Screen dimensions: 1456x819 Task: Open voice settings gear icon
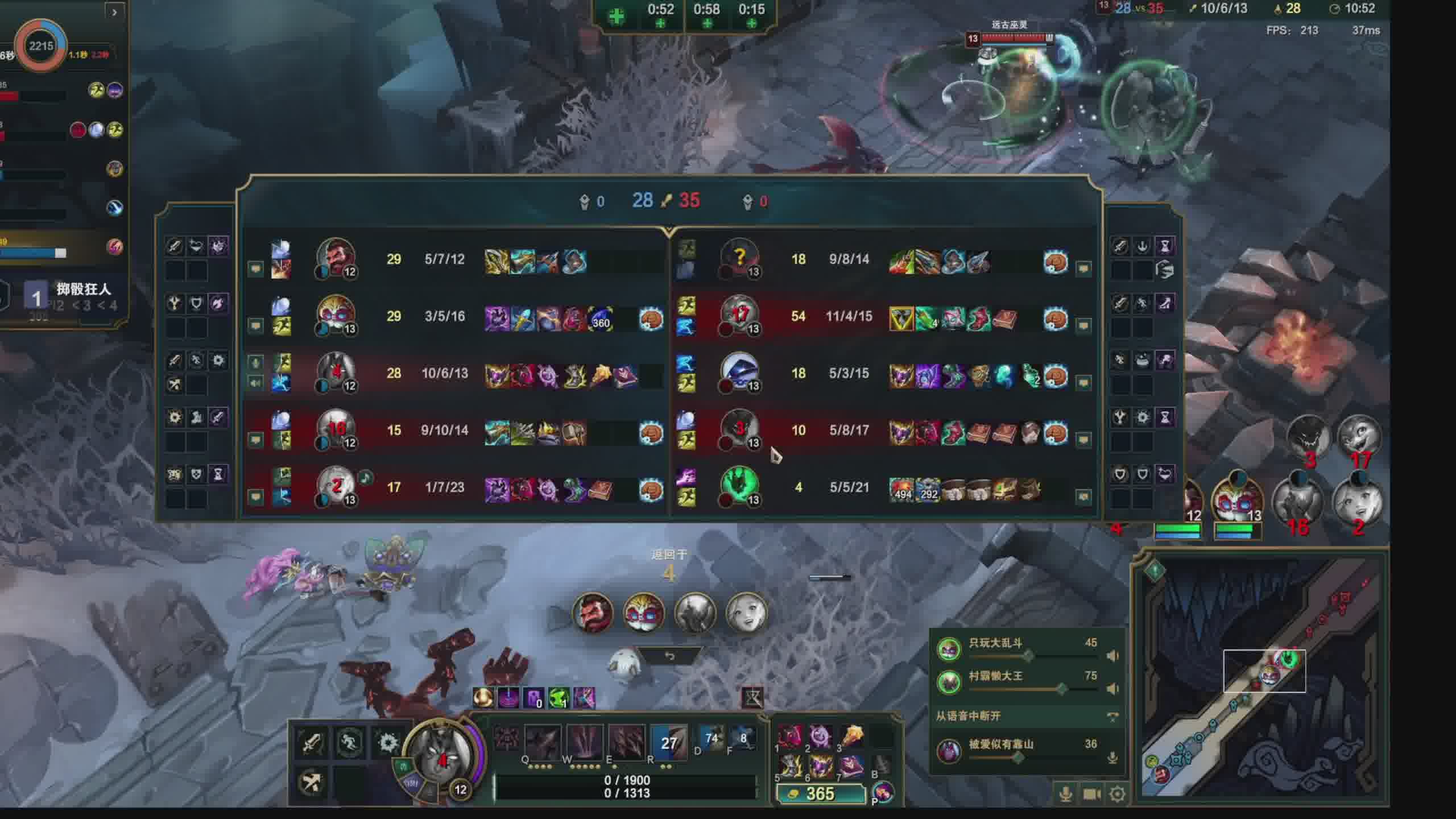tap(1118, 794)
